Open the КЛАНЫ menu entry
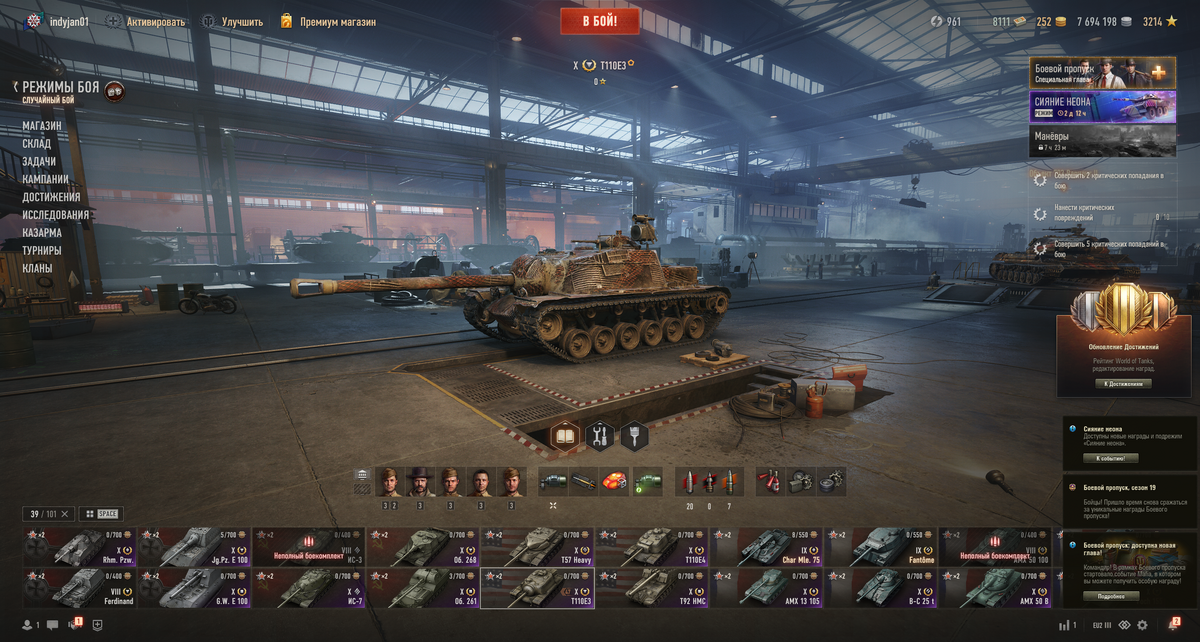This screenshot has width=1200, height=642. (x=37, y=268)
